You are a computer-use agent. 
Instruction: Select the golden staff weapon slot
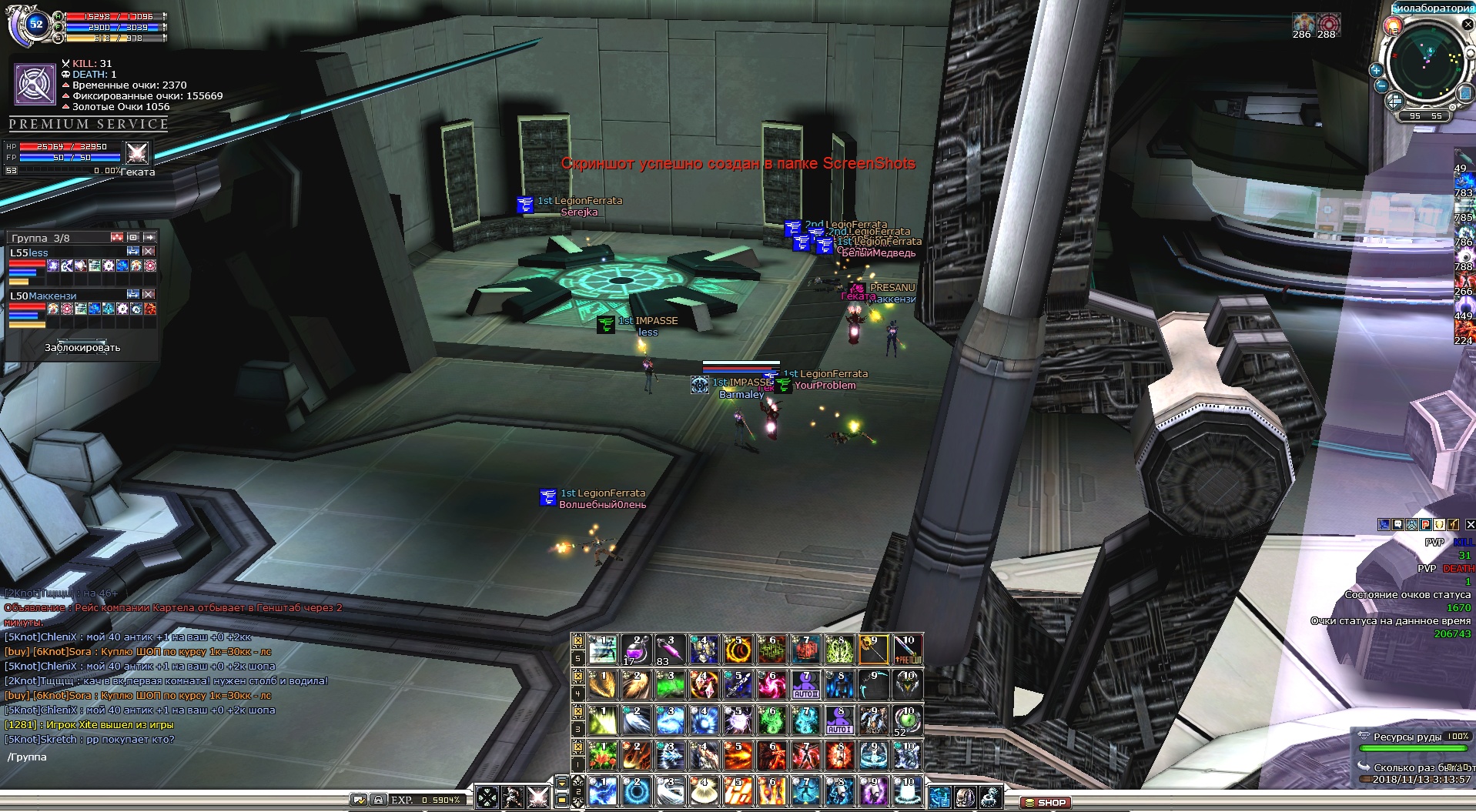pyautogui.click(x=873, y=650)
